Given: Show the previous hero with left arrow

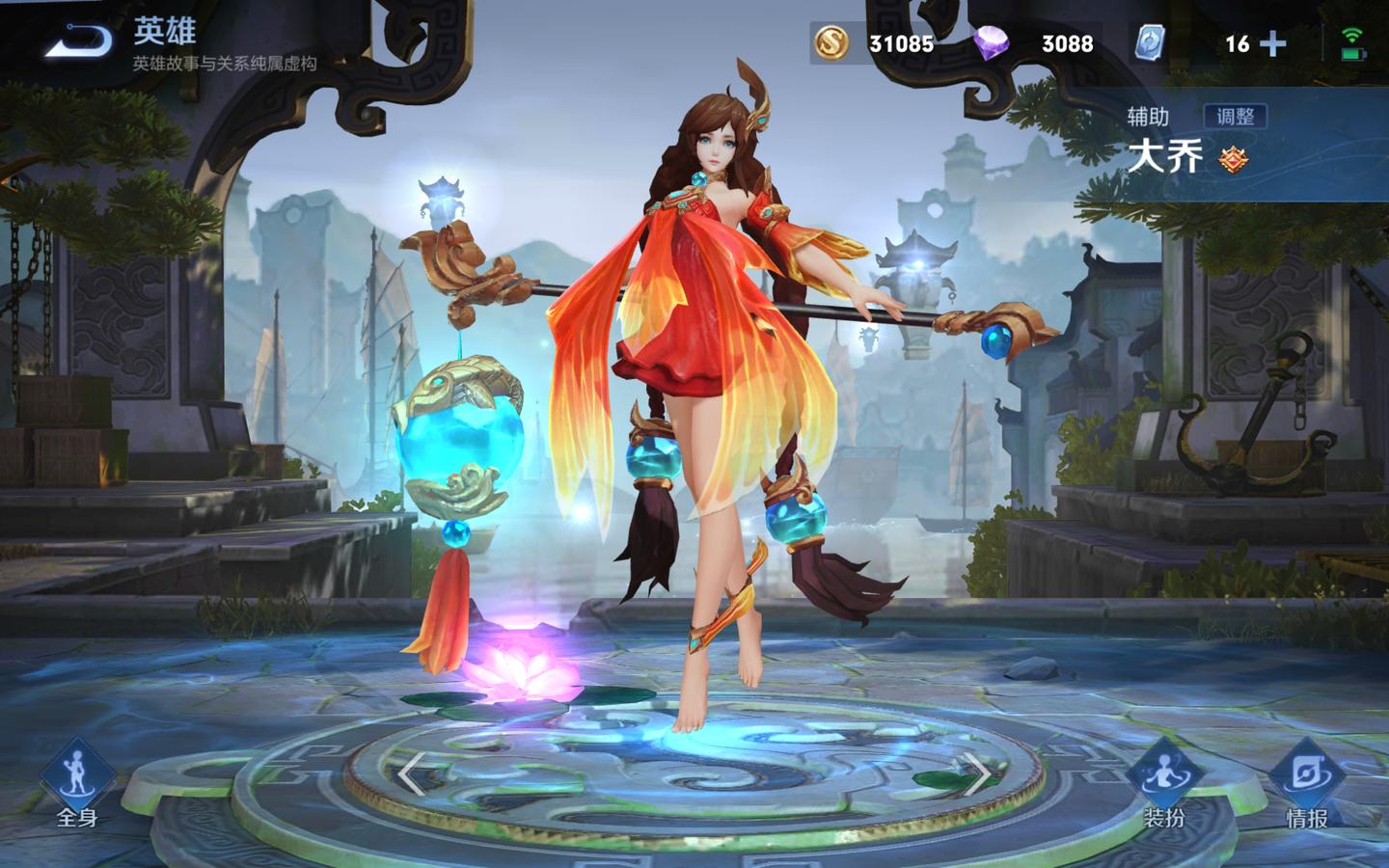Looking at the screenshot, I should coord(412,773).
